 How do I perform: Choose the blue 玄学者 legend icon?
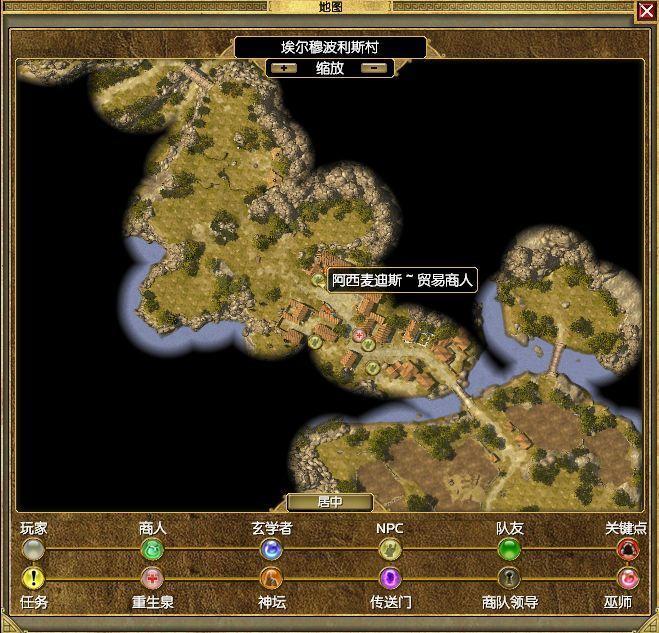coord(271,549)
